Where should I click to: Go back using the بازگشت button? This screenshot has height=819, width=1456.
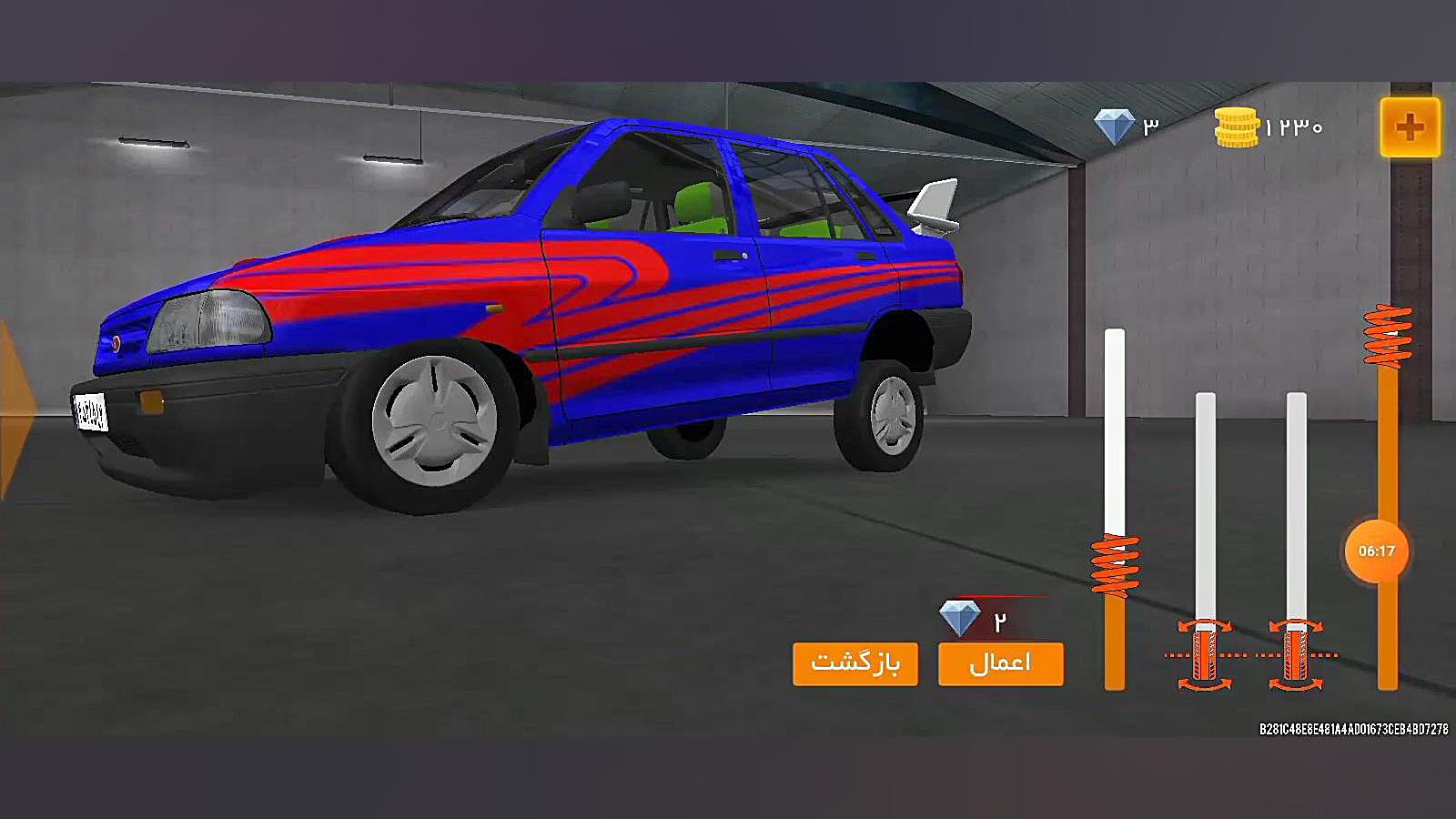tap(854, 663)
